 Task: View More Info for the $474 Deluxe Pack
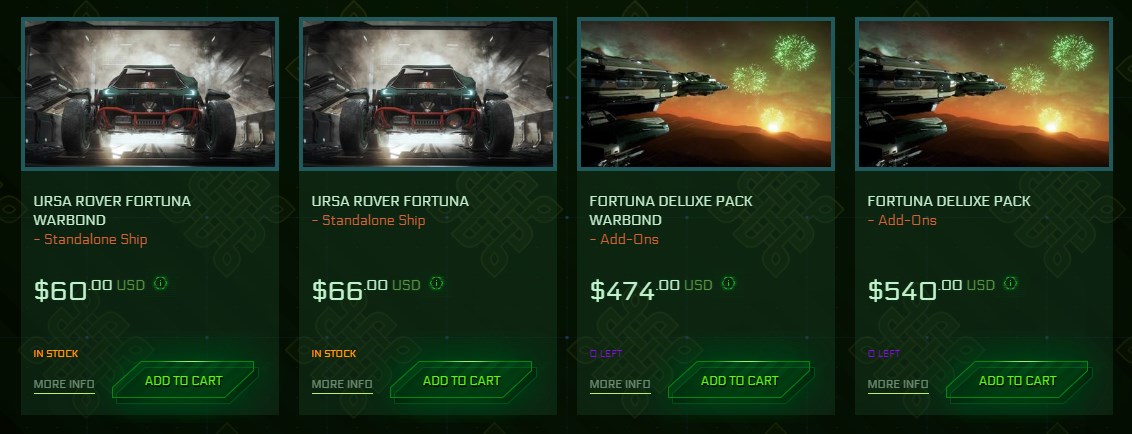tap(620, 384)
